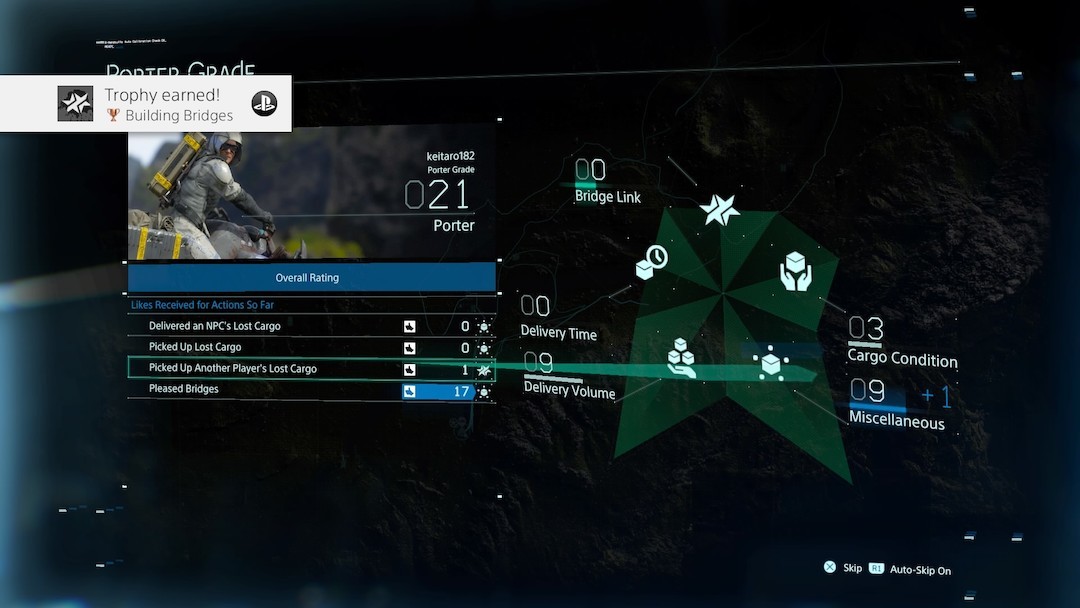
Task: Skip the Porter Grade results screen
Action: click(842, 568)
